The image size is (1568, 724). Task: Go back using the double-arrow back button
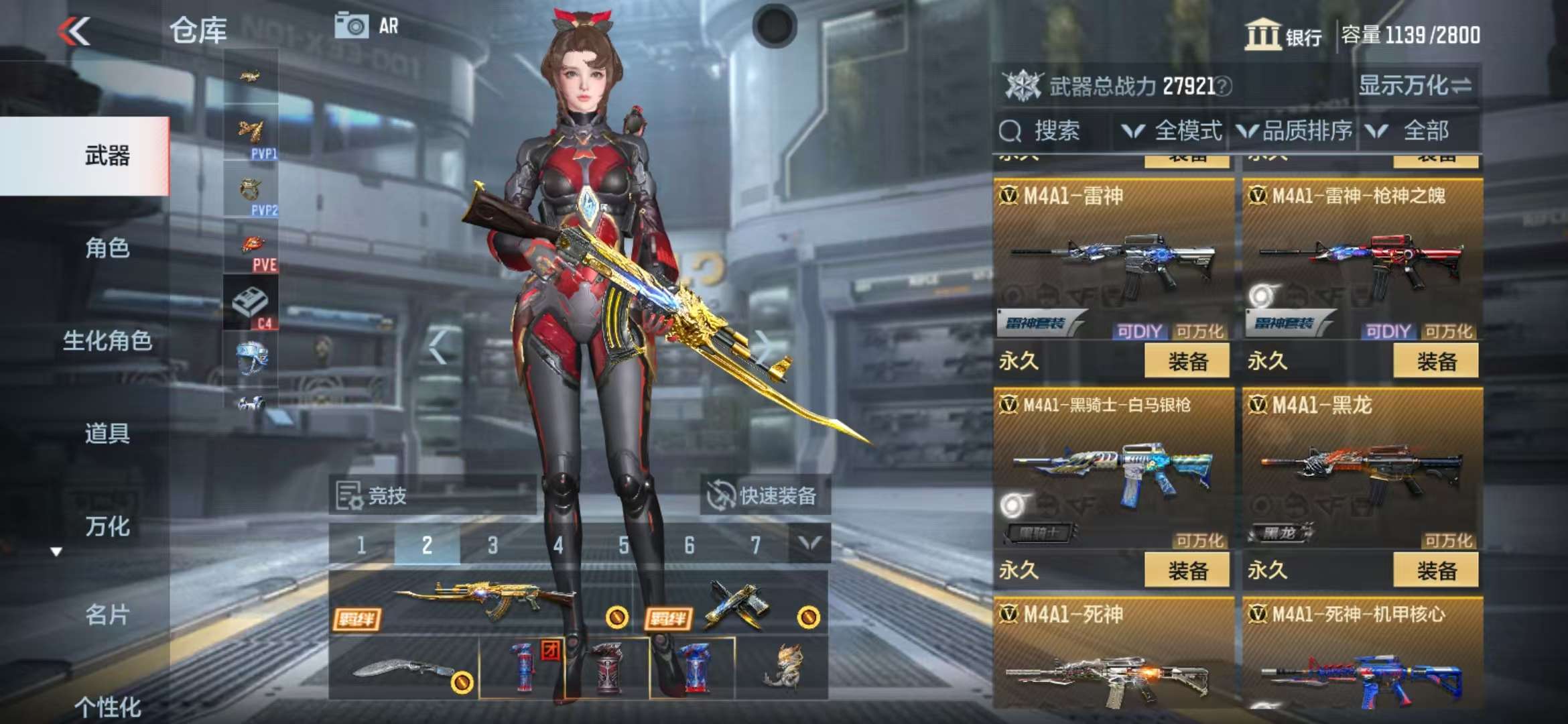(74, 31)
